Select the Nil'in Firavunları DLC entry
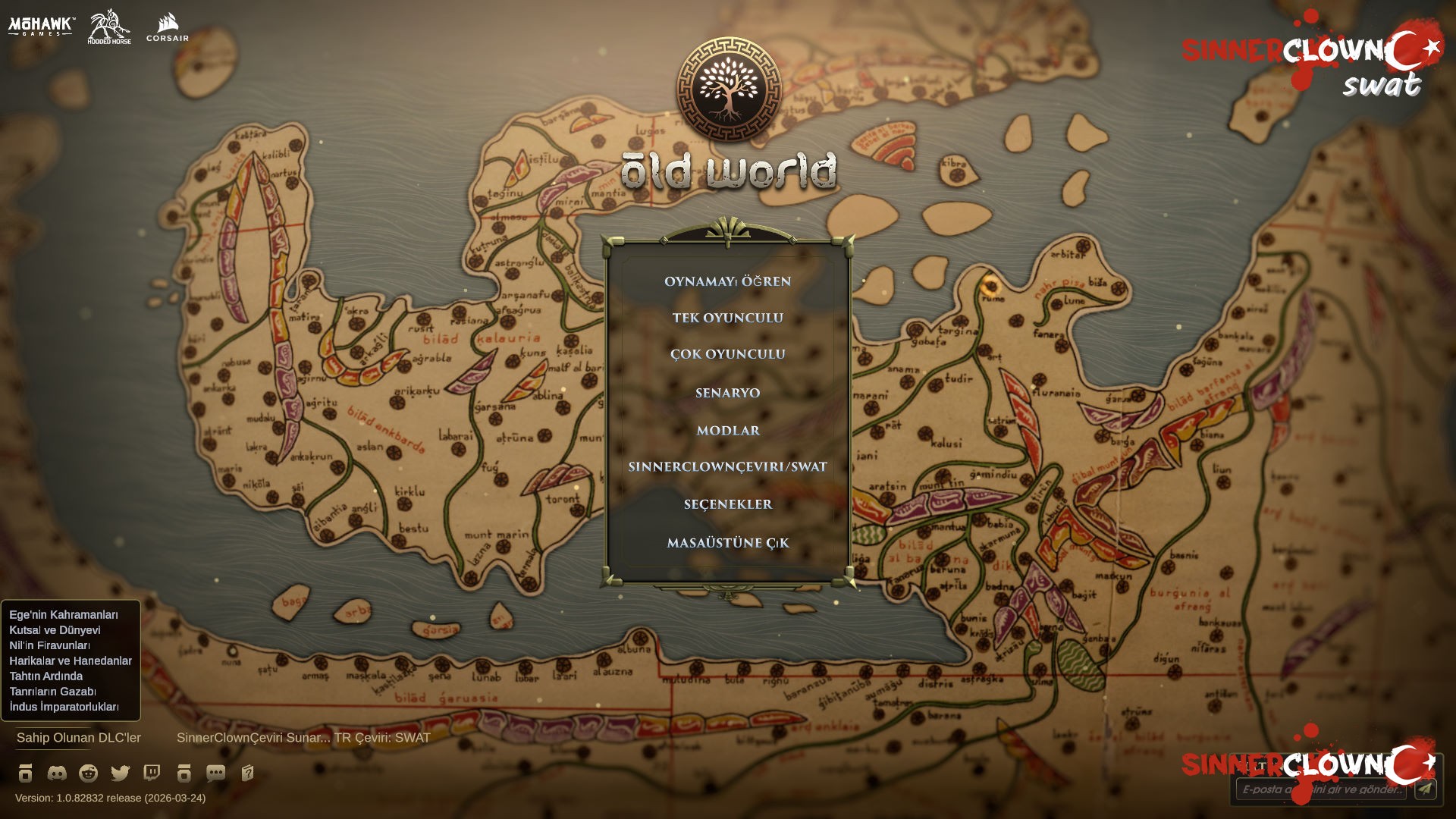The height and width of the screenshot is (819, 1456). [49, 647]
